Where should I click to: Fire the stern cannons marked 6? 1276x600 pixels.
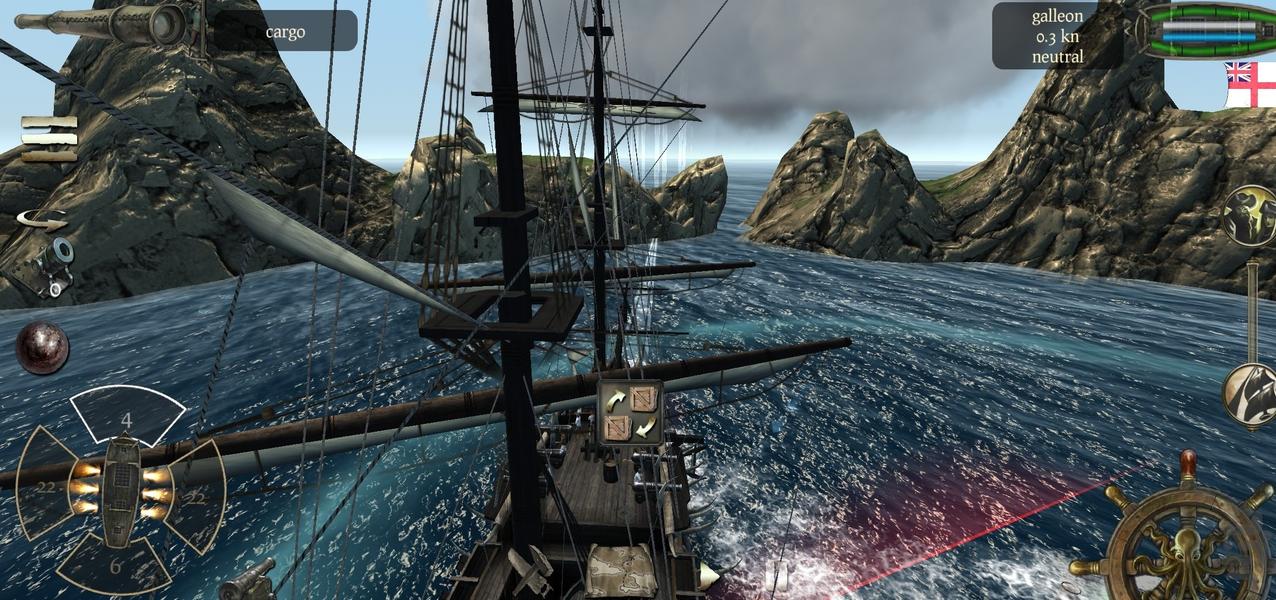coord(116,566)
